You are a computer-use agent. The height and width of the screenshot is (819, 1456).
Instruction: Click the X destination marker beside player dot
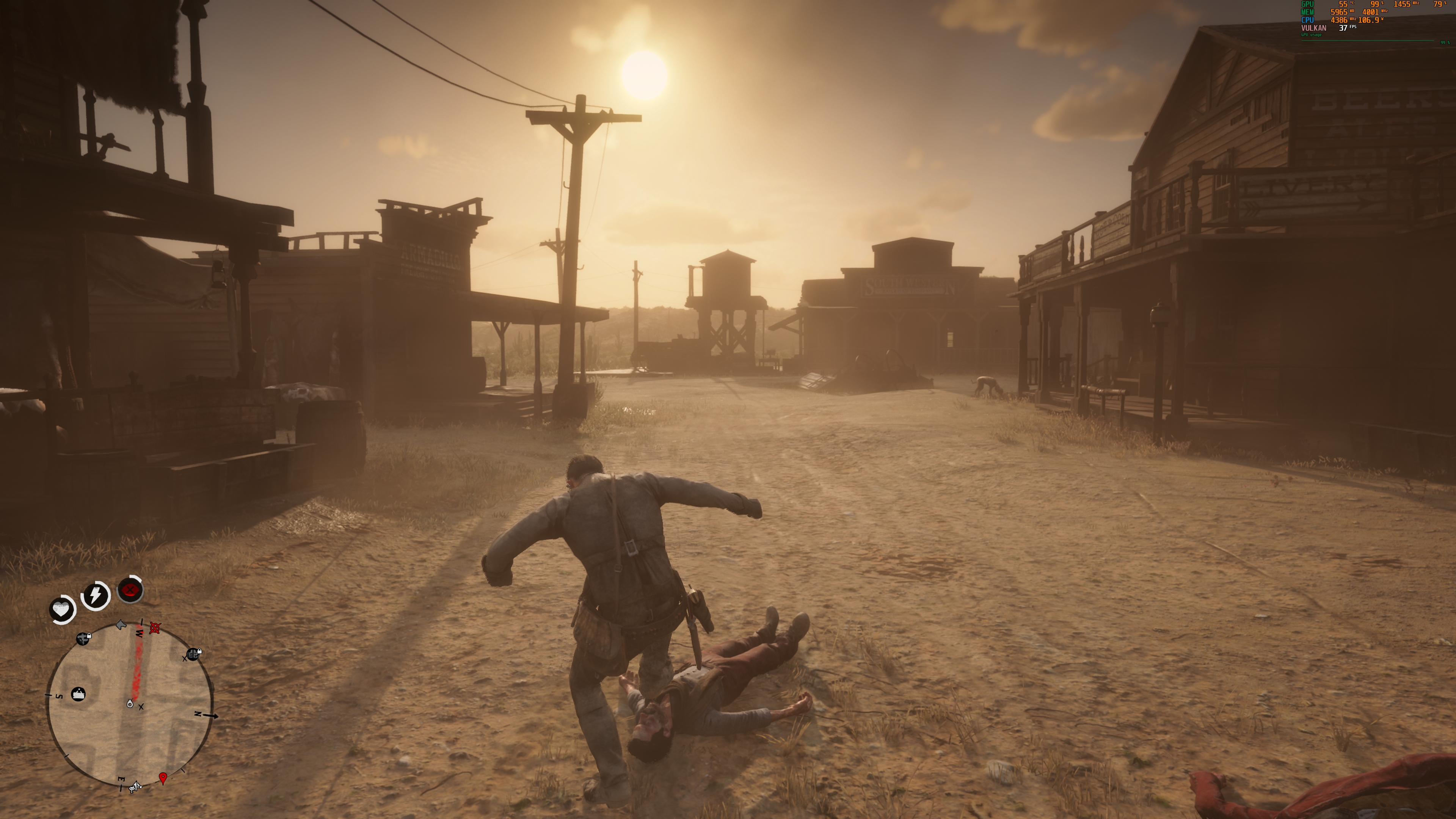(x=141, y=708)
